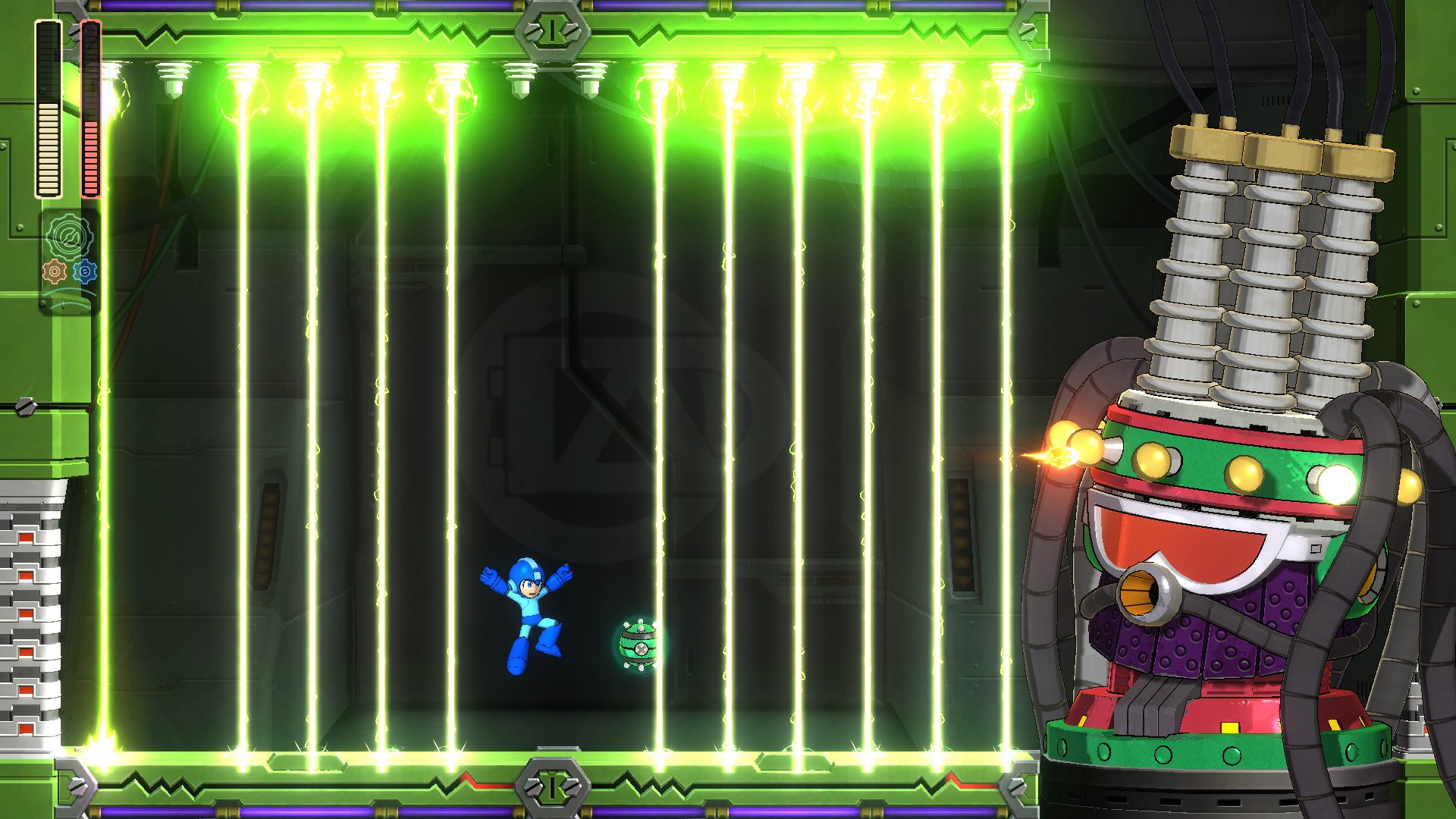Select the blue Speed Gear icon

[86, 271]
